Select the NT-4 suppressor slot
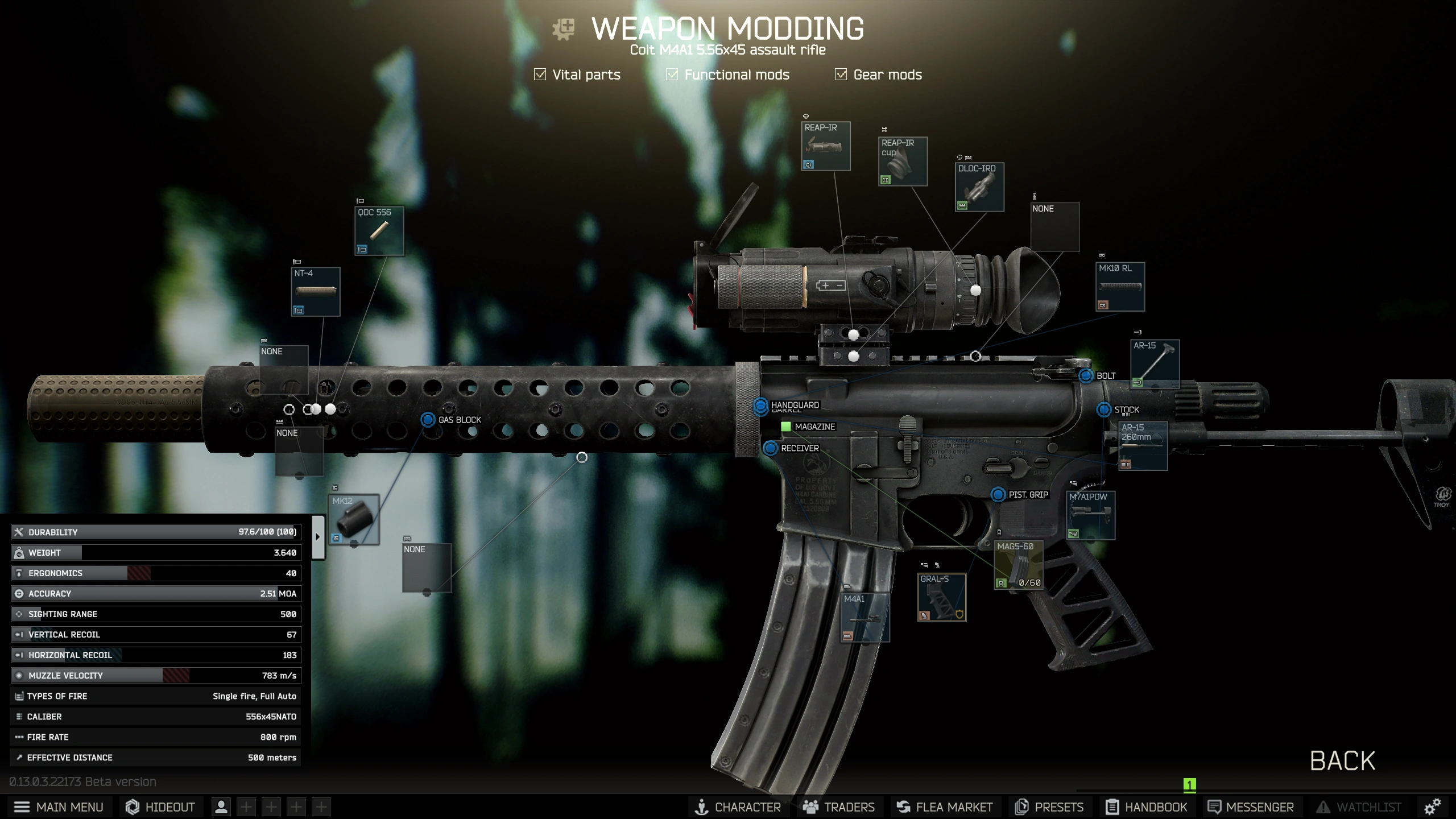Screen dimensions: 1456x819 point(316,292)
